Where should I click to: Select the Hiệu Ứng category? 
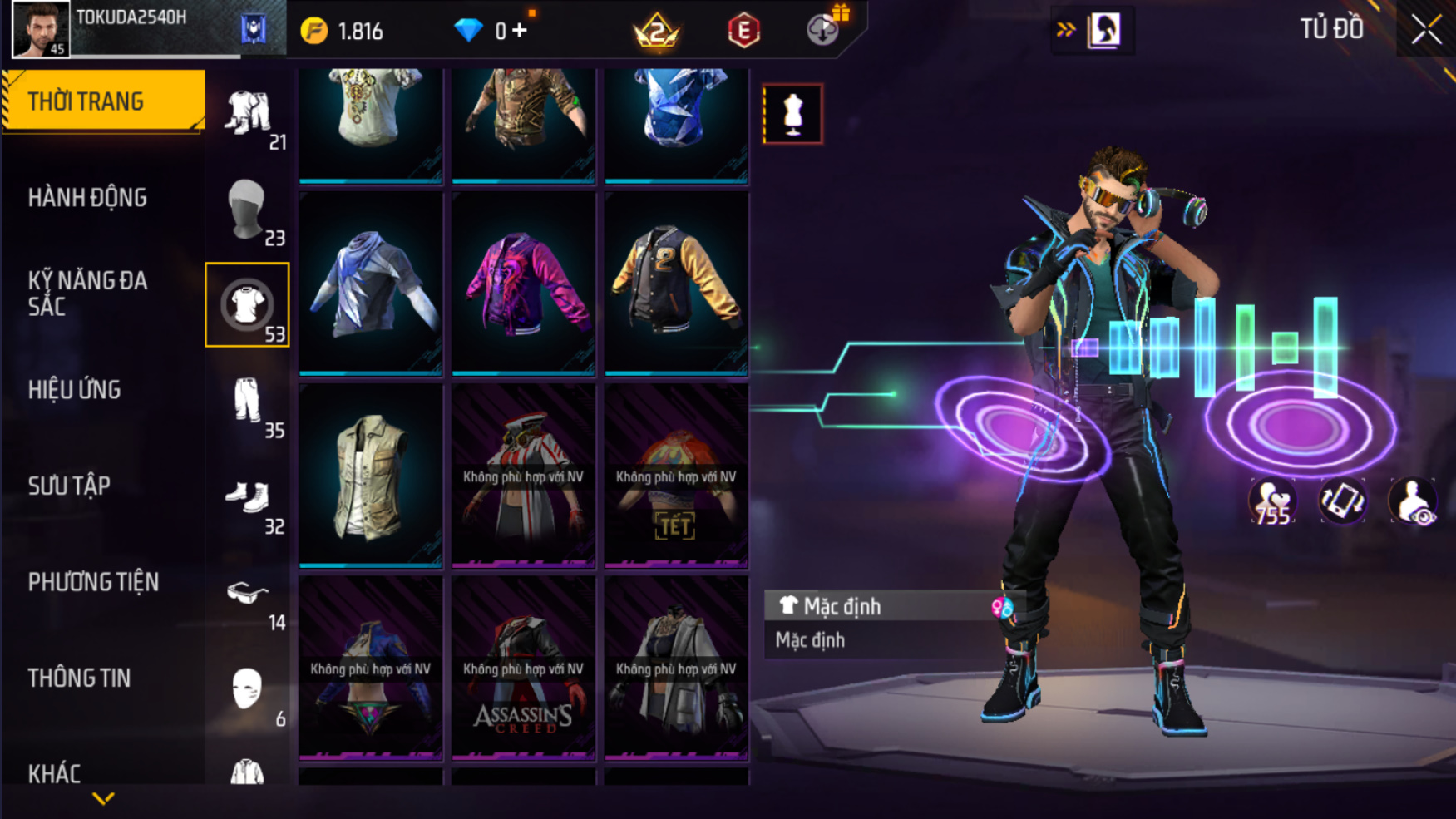[75, 390]
